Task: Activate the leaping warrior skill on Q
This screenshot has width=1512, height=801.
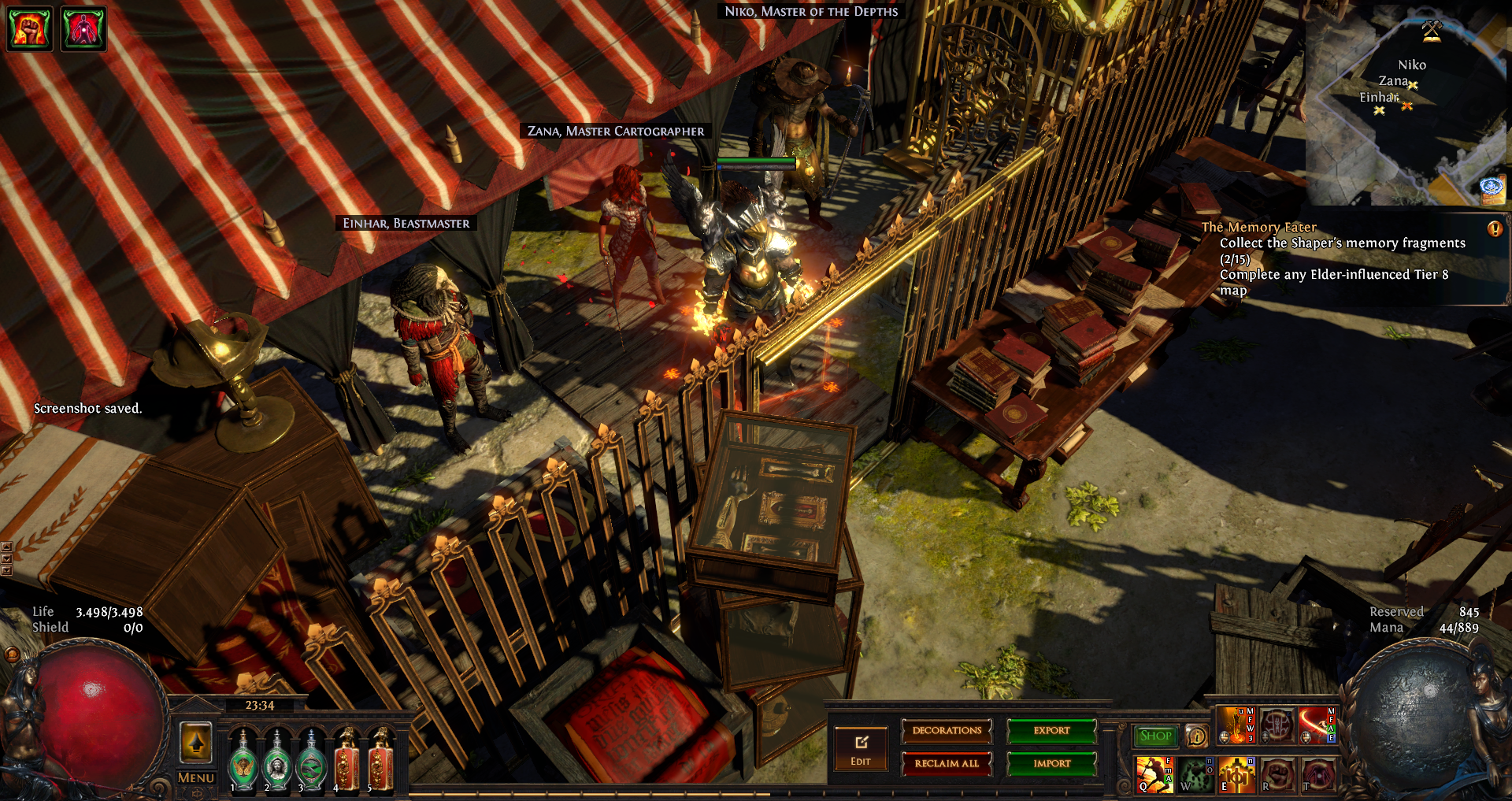Action: (x=1154, y=774)
